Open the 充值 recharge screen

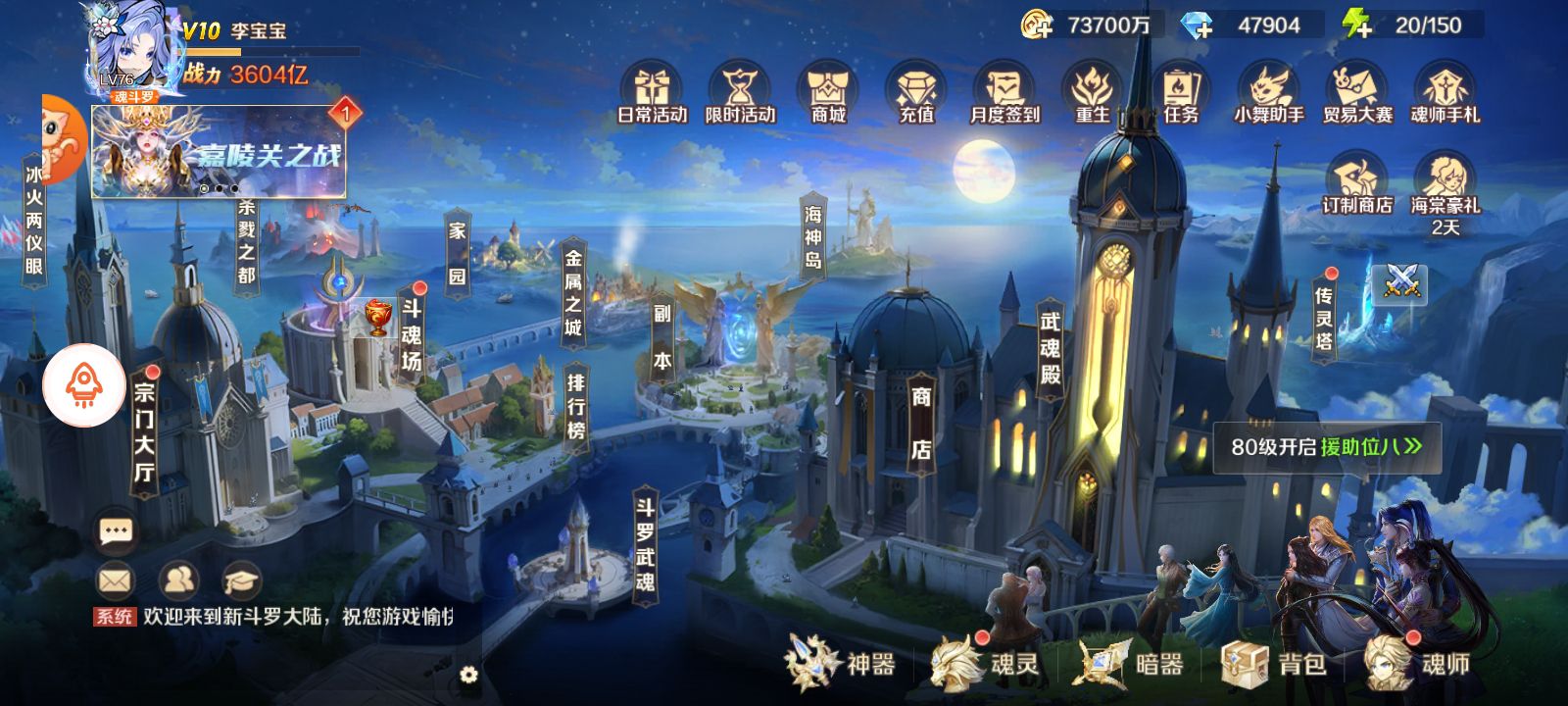coord(916,92)
